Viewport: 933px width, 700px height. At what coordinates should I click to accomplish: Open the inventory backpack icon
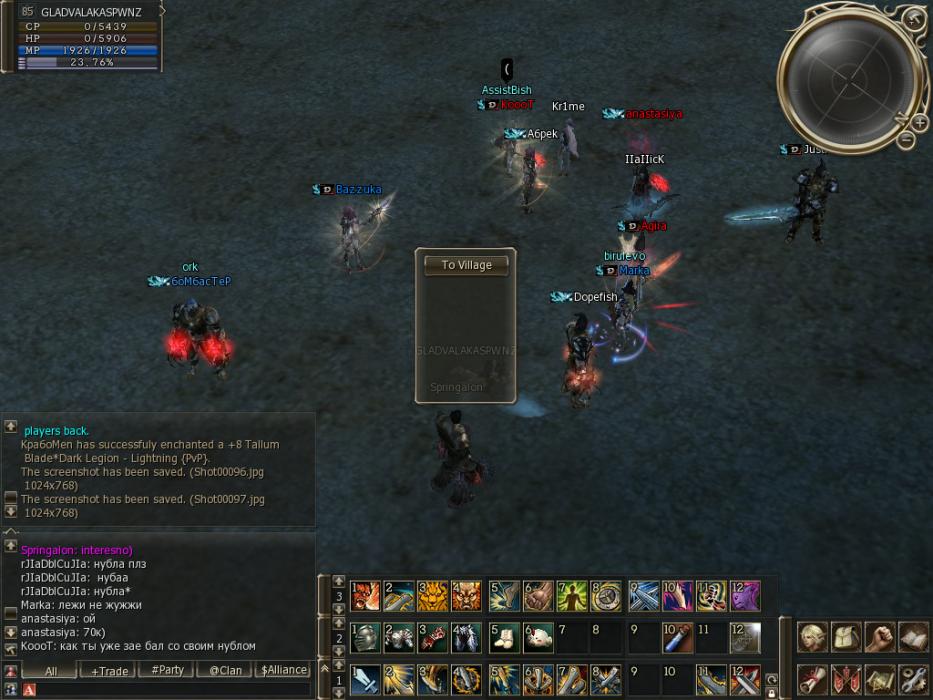(845, 637)
